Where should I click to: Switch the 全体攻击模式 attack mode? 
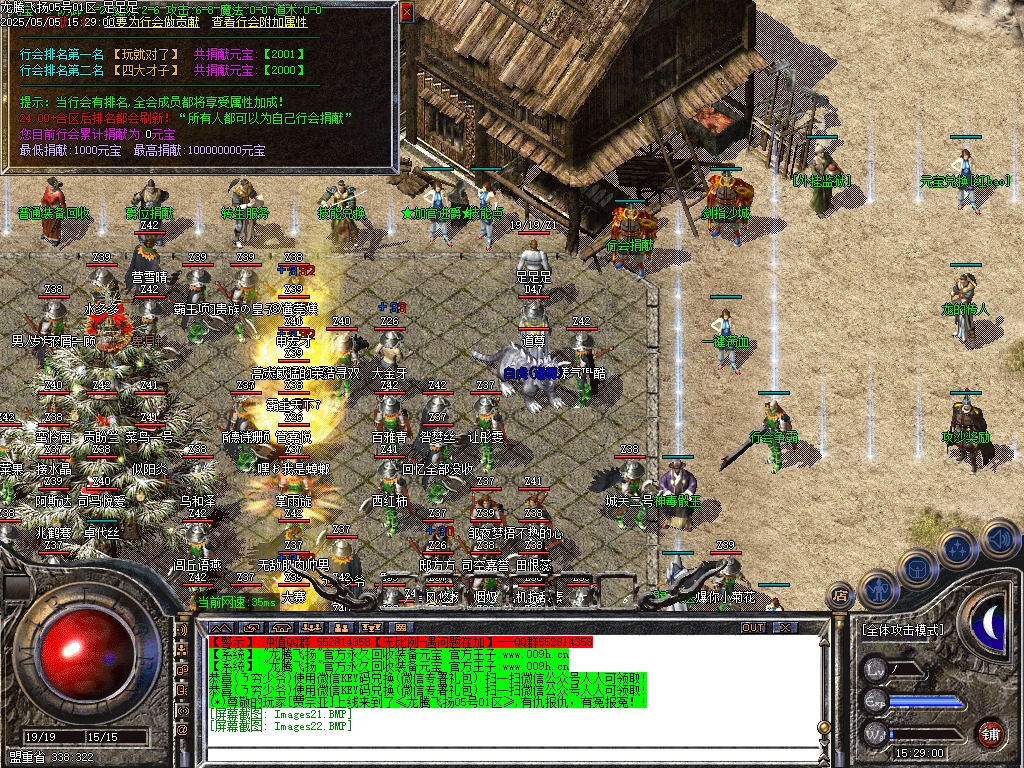pos(901,630)
